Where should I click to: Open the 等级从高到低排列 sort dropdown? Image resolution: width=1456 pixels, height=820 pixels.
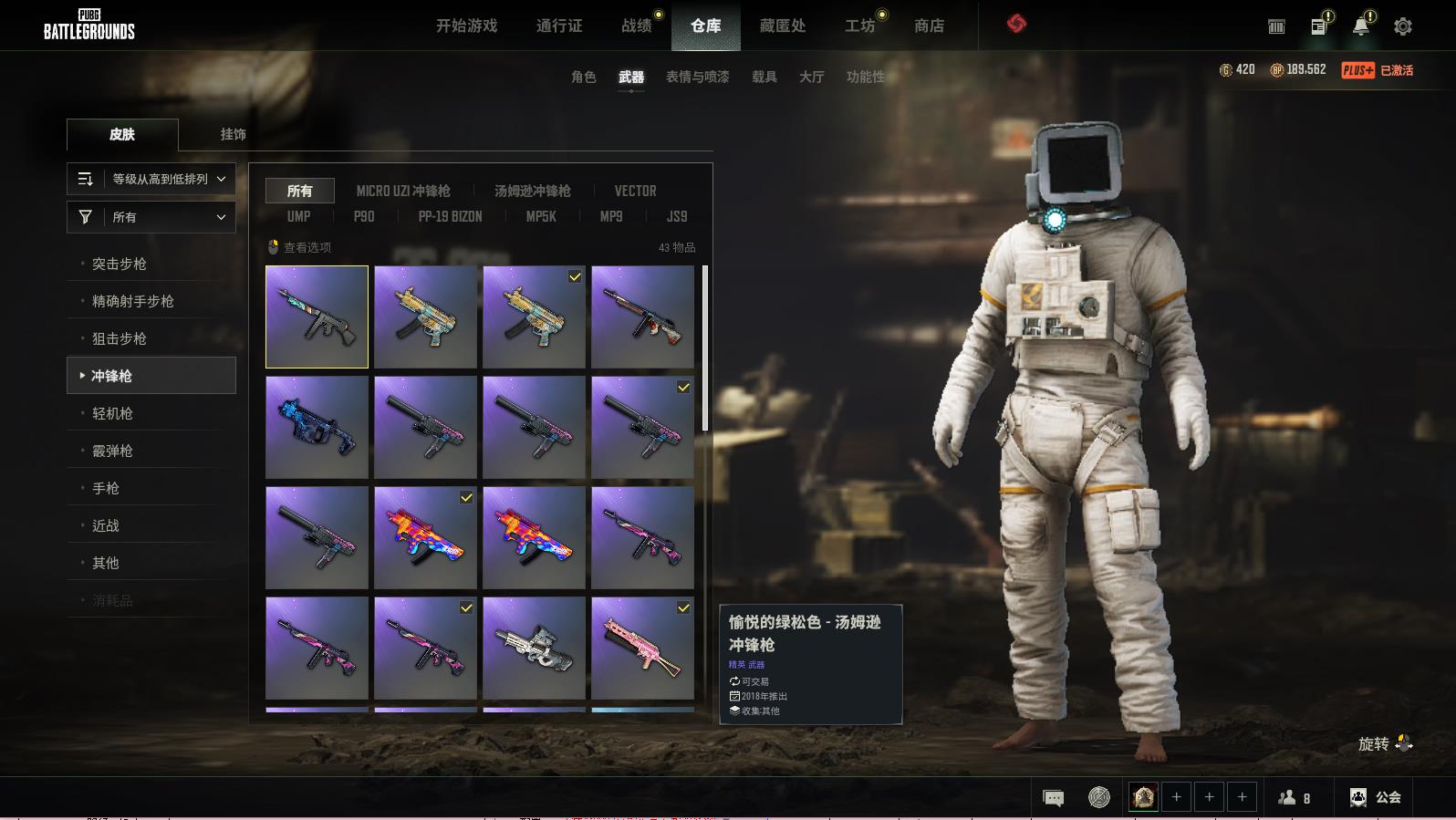coord(151,179)
